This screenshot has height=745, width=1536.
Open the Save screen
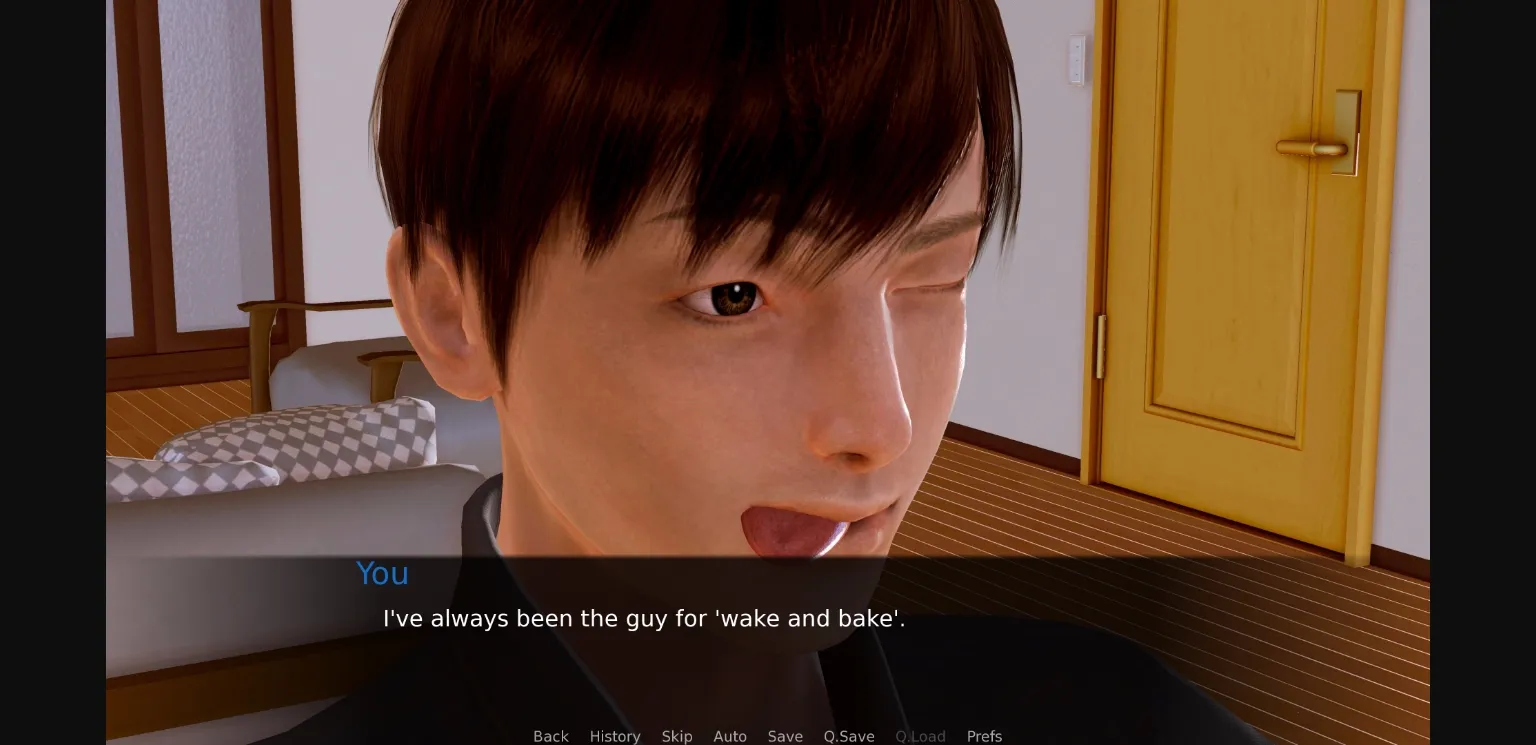[785, 736]
